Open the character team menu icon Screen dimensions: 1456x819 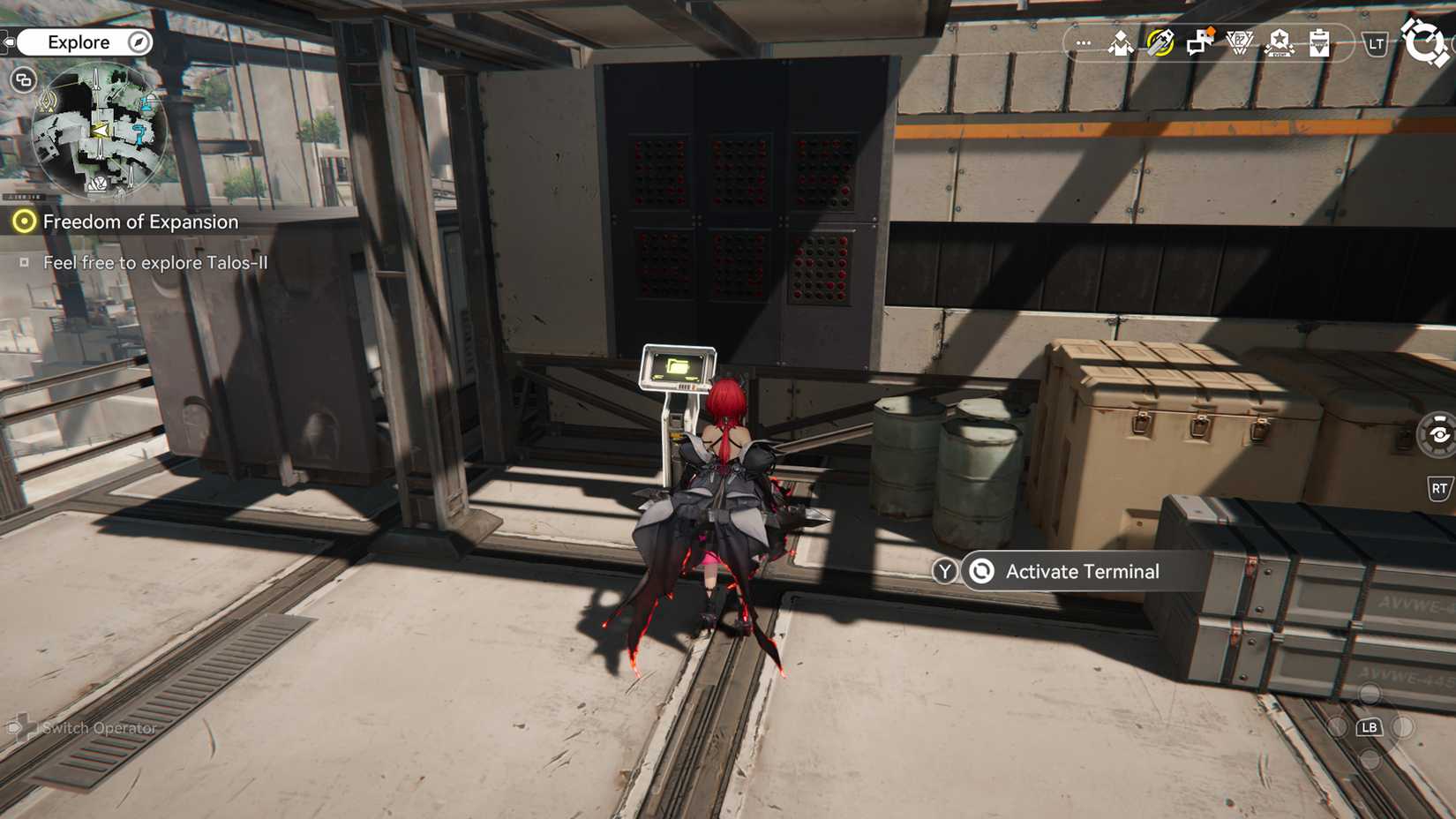(1119, 42)
